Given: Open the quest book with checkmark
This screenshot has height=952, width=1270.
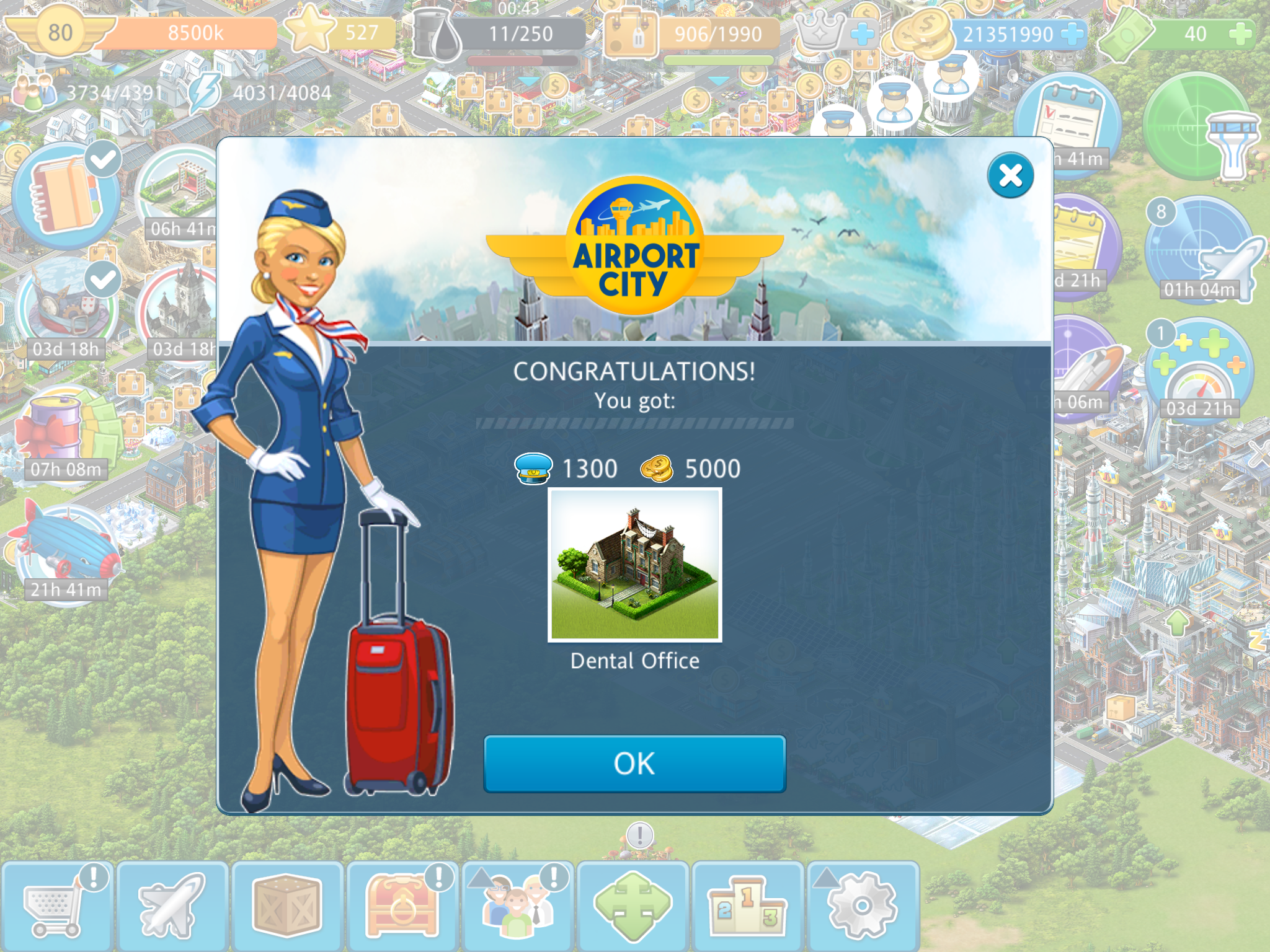Looking at the screenshot, I should click(65, 193).
